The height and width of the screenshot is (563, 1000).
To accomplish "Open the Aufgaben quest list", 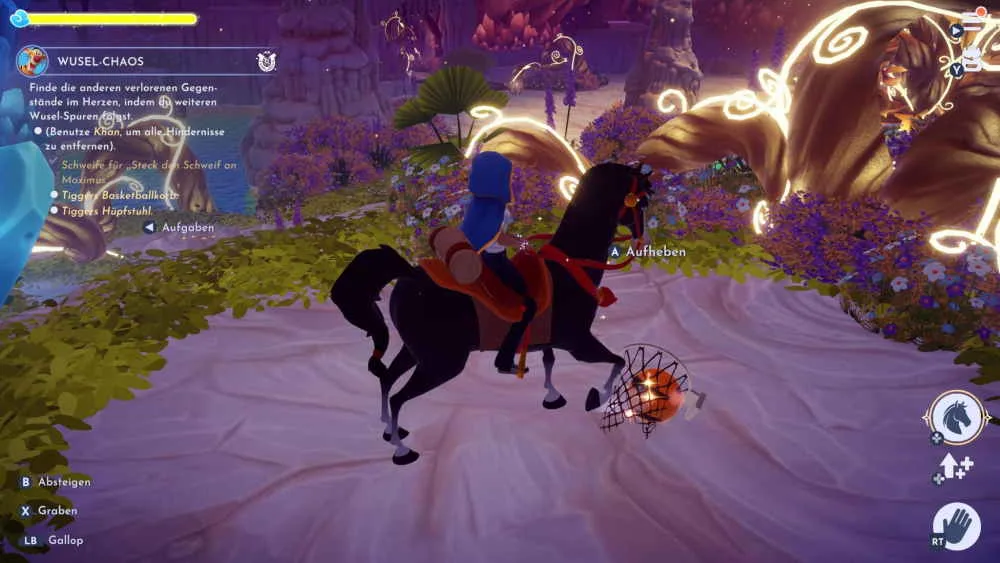I will (187, 228).
